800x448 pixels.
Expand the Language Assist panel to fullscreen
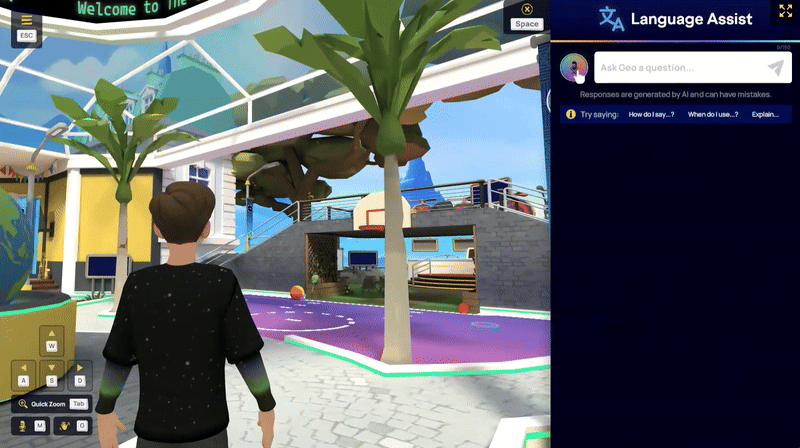[x=785, y=10]
